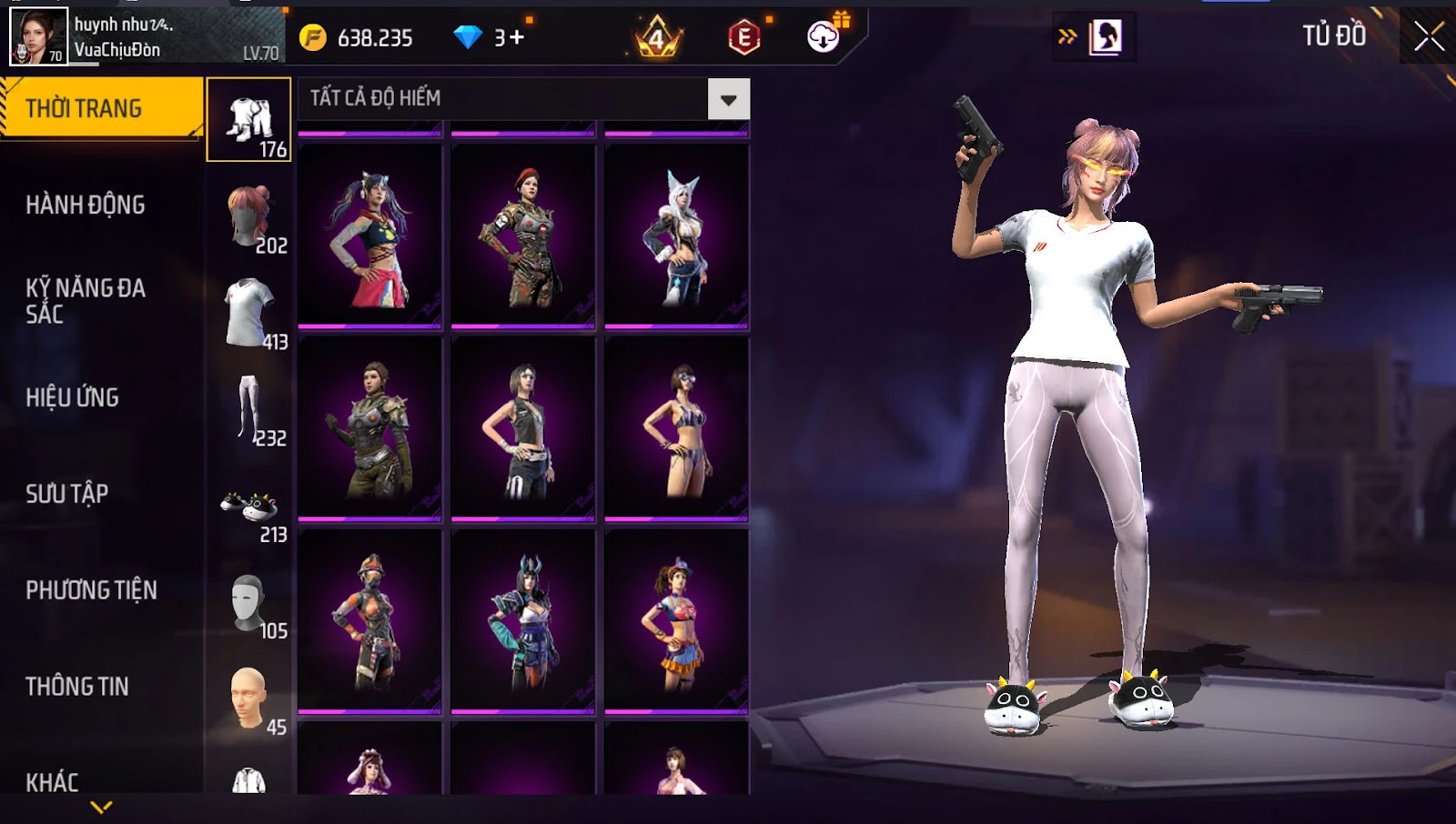Go to the Phương Tiện tab
The height and width of the screenshot is (824, 1456).
[91, 590]
